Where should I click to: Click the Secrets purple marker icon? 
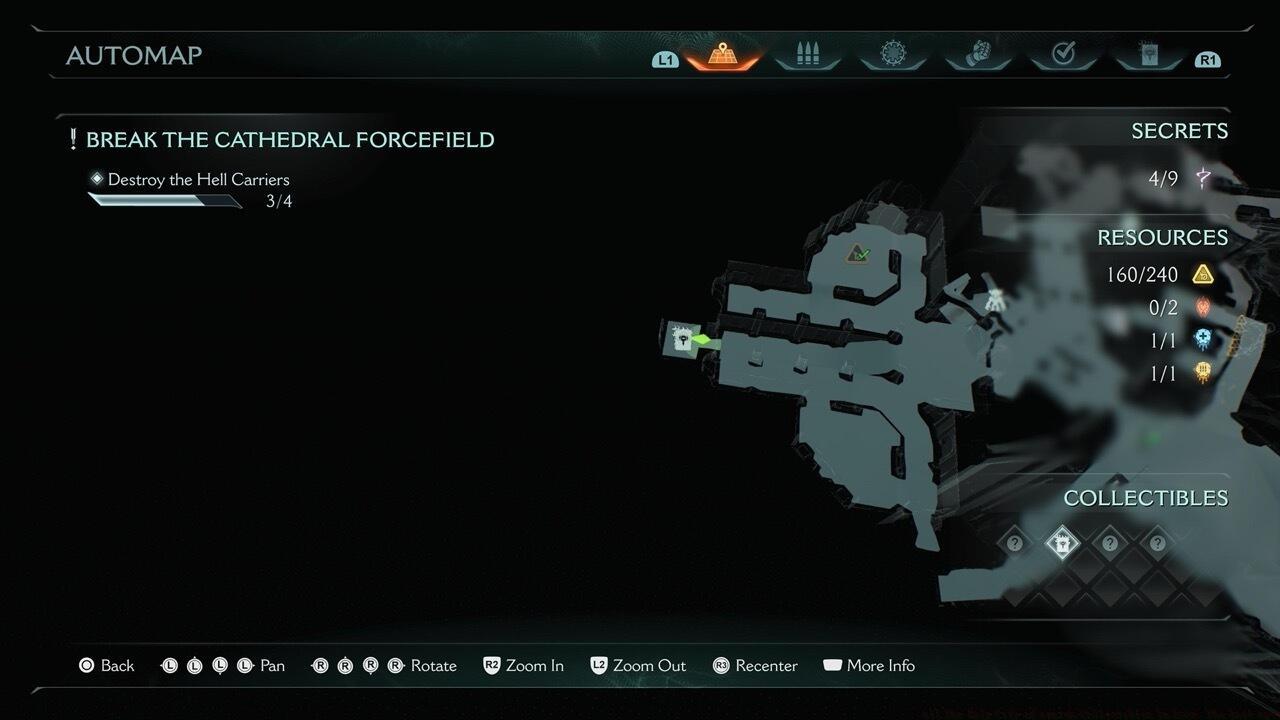coord(1203,179)
